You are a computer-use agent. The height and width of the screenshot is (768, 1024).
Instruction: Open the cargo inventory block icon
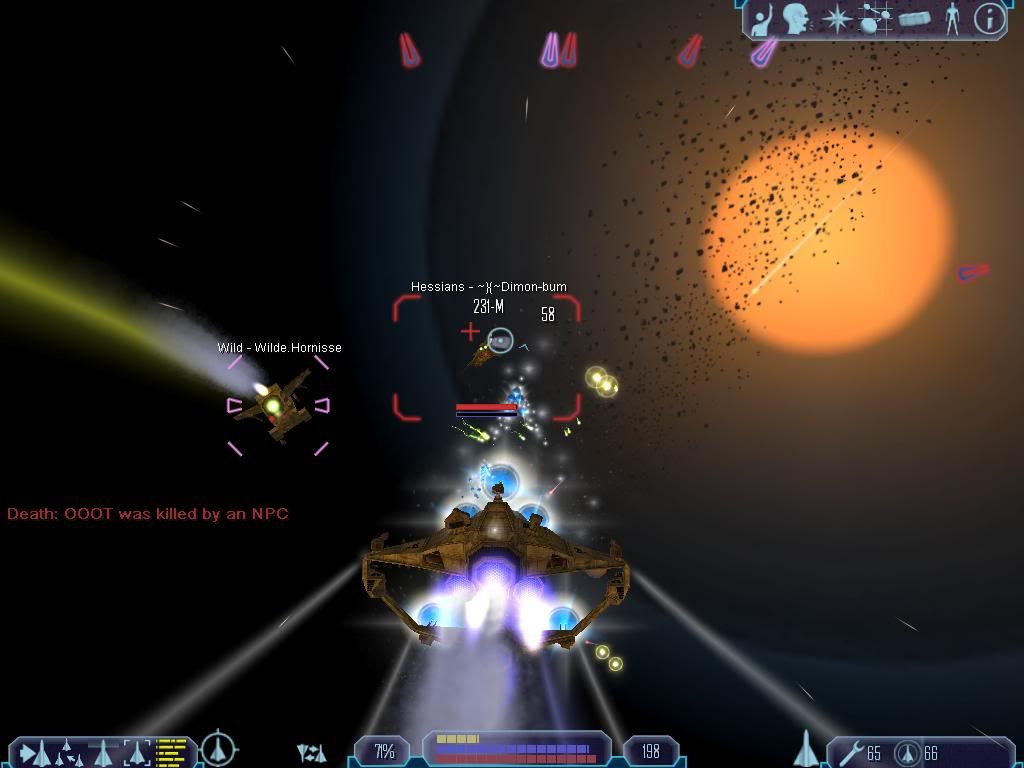coord(915,18)
